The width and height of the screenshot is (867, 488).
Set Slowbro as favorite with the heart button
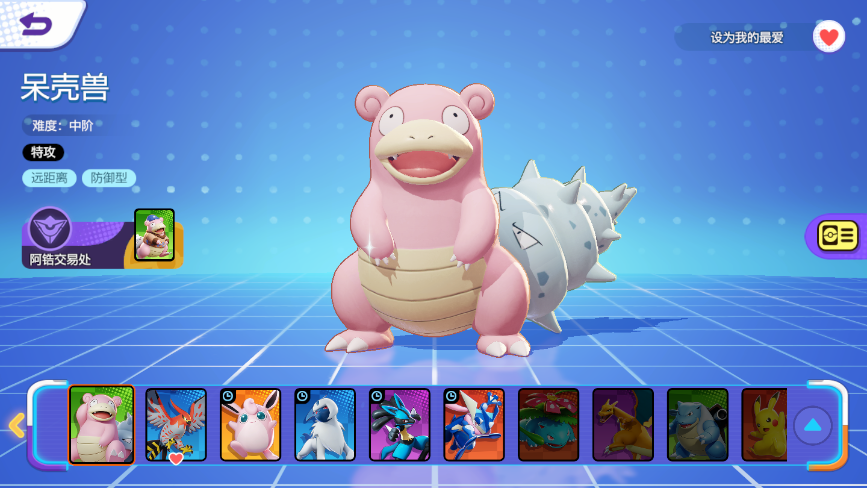(828, 37)
